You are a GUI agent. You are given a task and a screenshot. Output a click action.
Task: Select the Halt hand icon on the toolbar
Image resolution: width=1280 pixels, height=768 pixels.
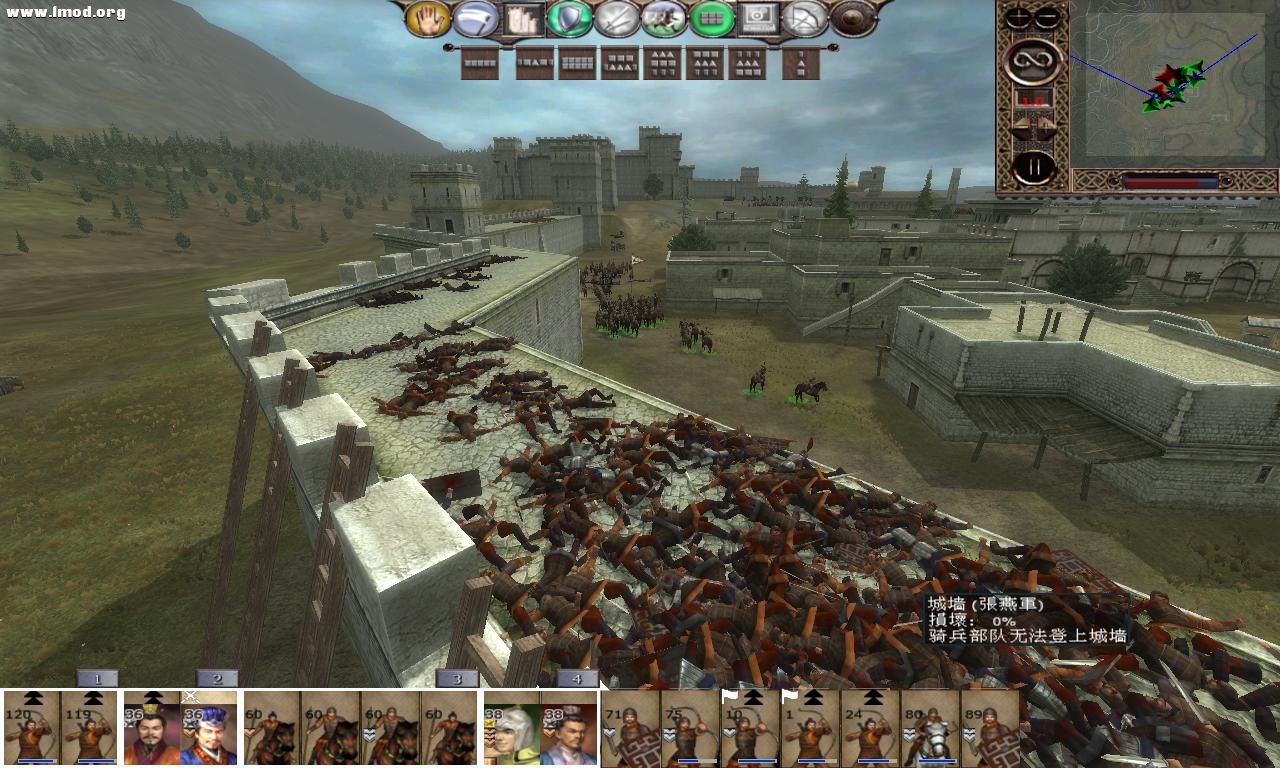coord(428,17)
